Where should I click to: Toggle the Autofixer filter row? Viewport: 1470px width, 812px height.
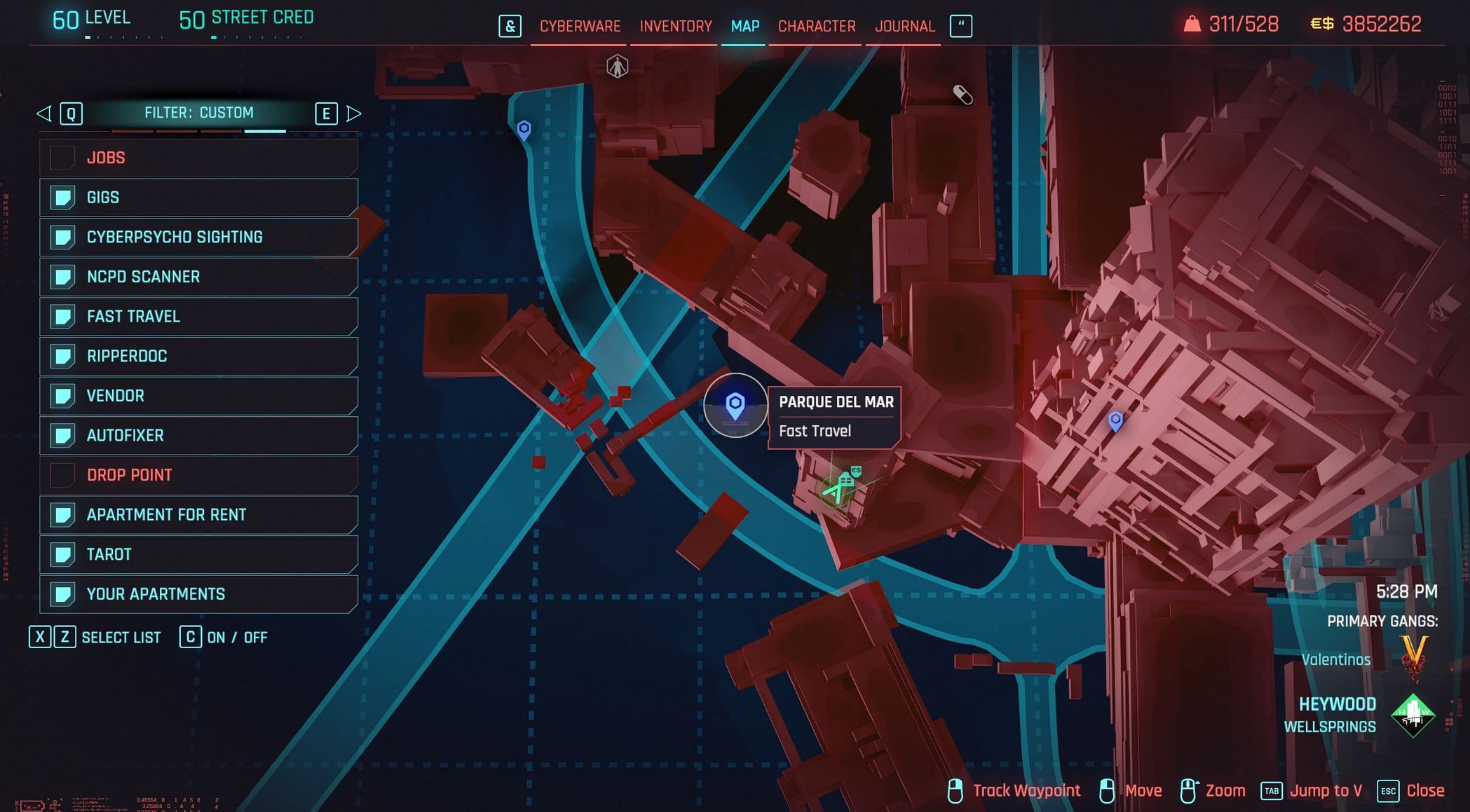(199, 435)
